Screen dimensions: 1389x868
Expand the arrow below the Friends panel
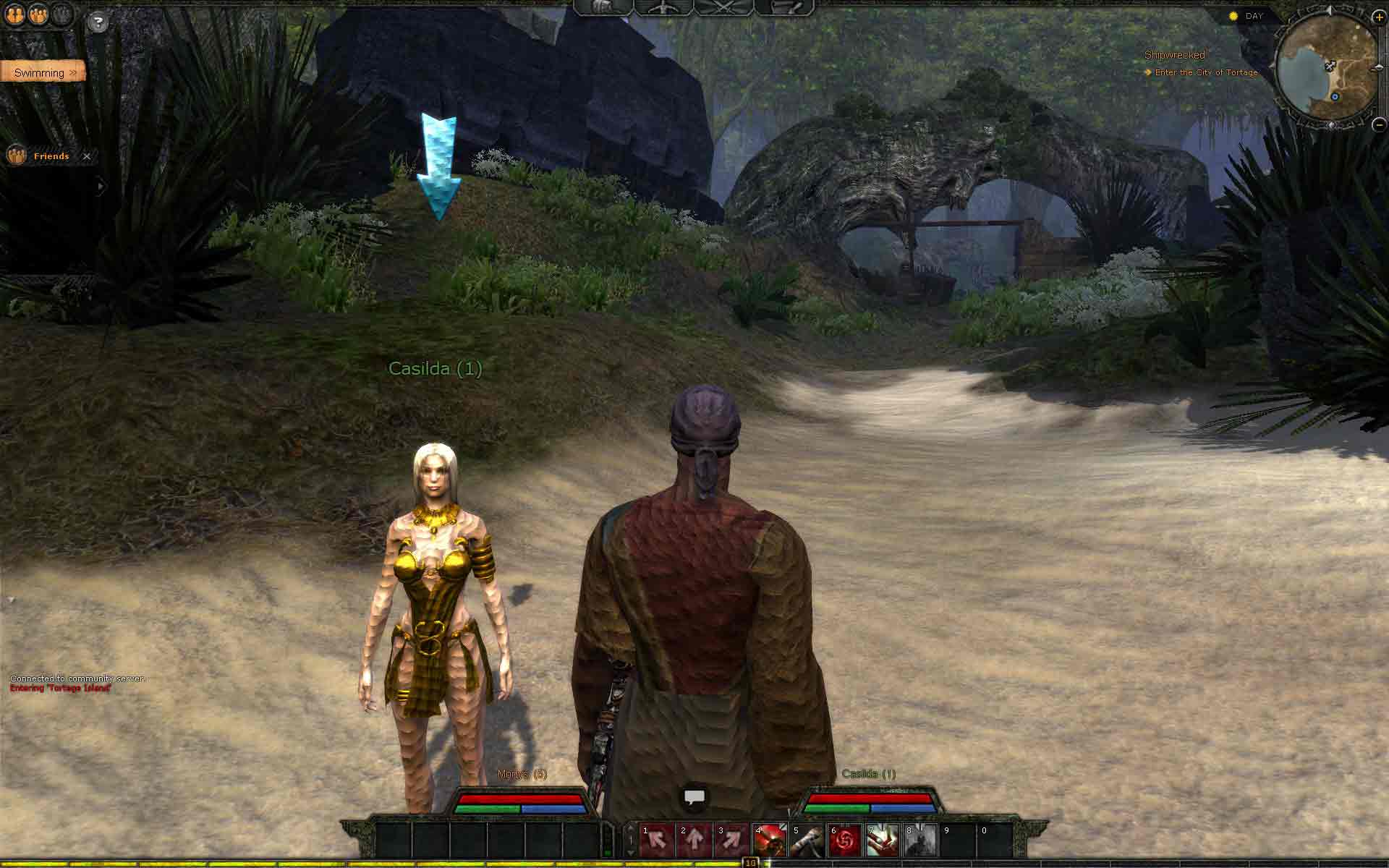[101, 187]
